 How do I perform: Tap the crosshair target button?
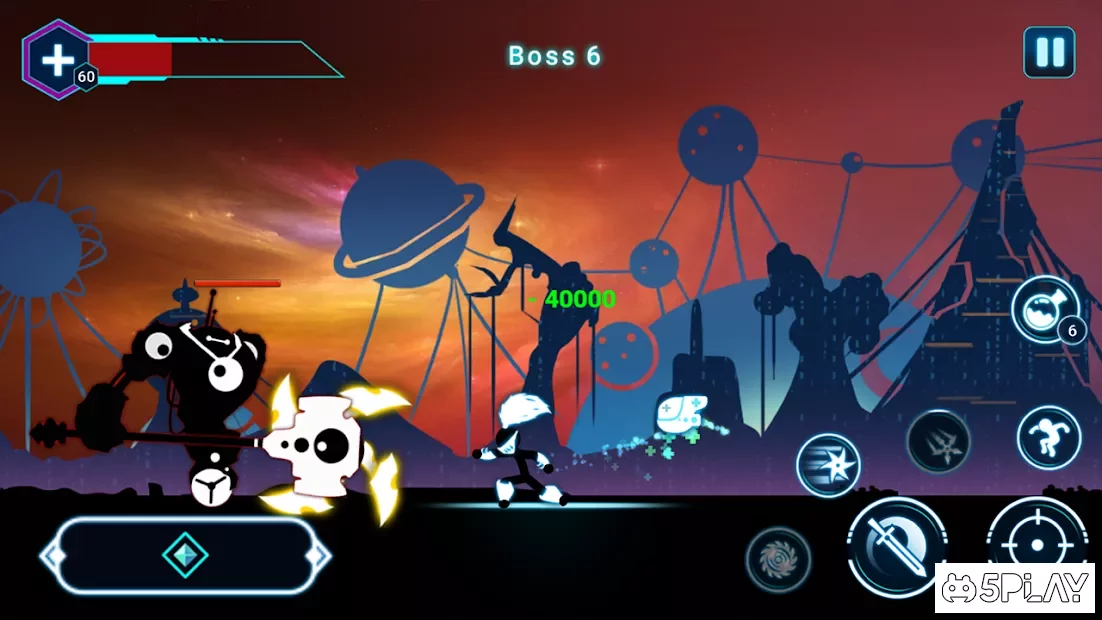click(1036, 540)
